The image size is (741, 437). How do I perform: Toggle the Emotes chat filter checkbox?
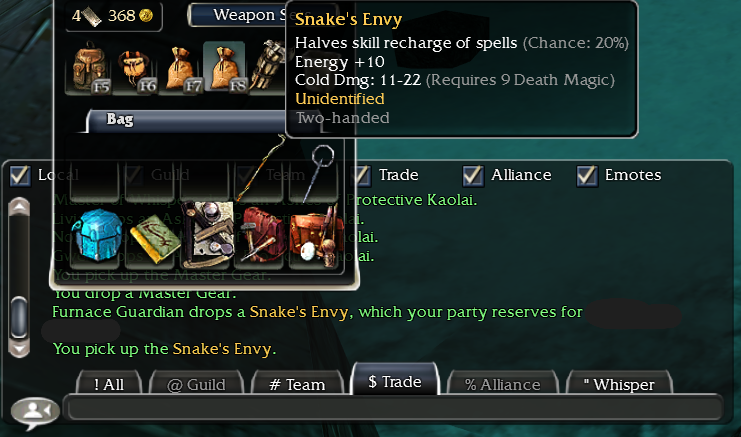click(x=588, y=175)
